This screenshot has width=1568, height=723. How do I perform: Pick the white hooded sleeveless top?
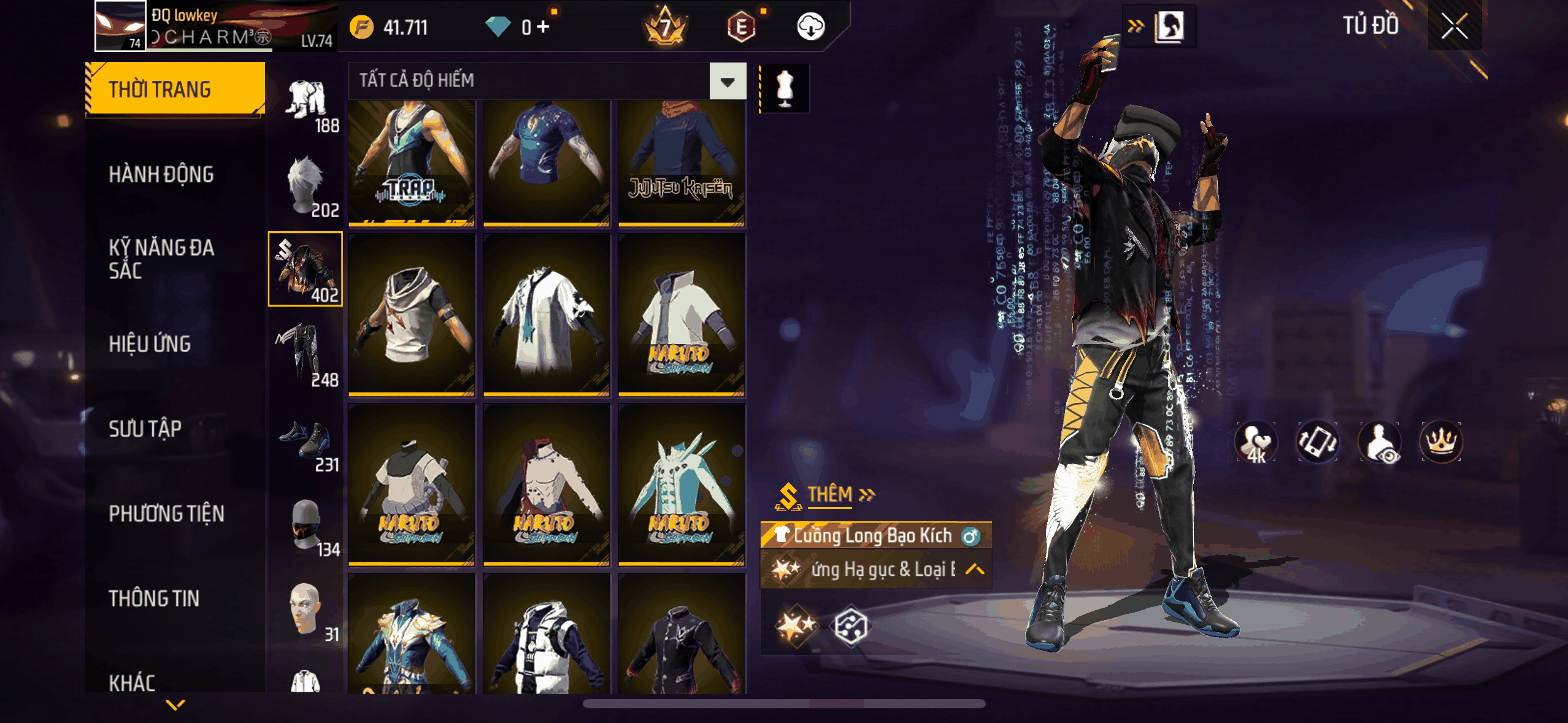[412, 314]
